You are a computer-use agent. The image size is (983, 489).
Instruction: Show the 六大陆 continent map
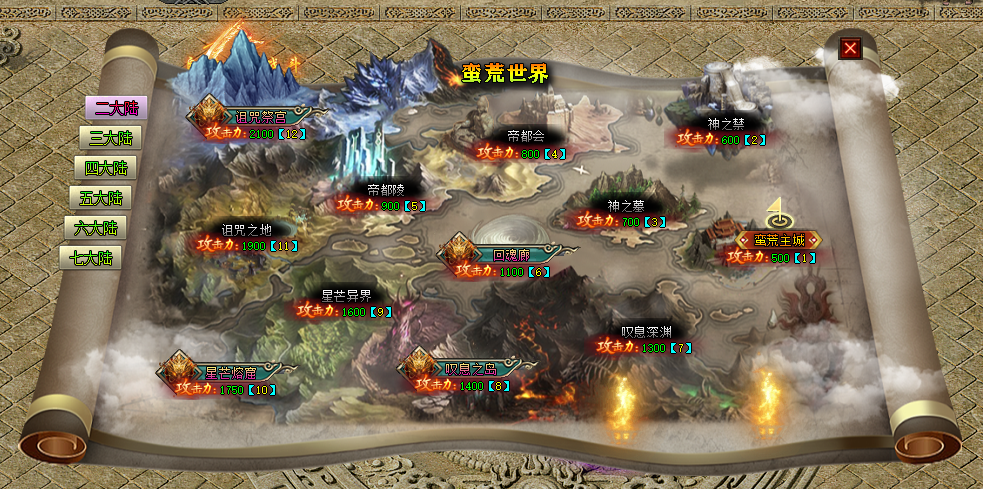(95, 228)
